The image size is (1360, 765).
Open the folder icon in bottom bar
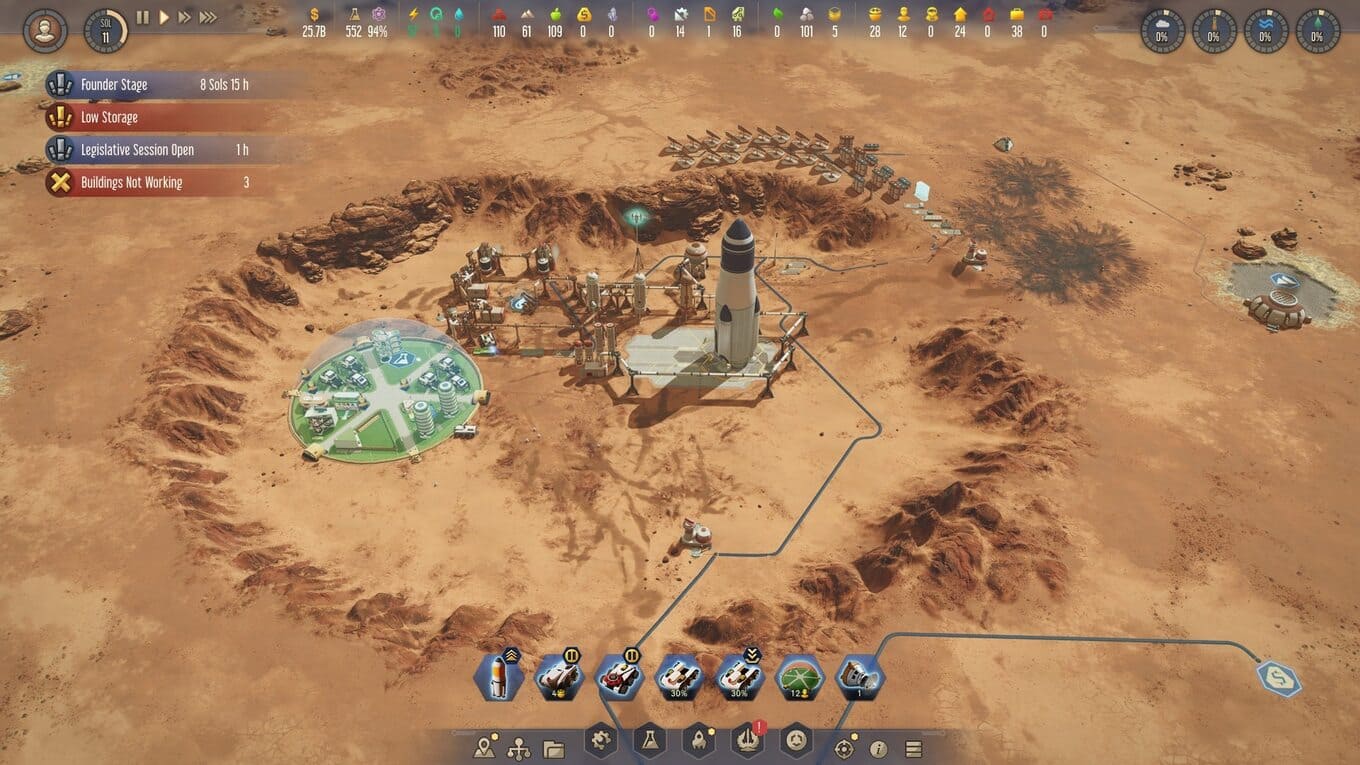(553, 748)
